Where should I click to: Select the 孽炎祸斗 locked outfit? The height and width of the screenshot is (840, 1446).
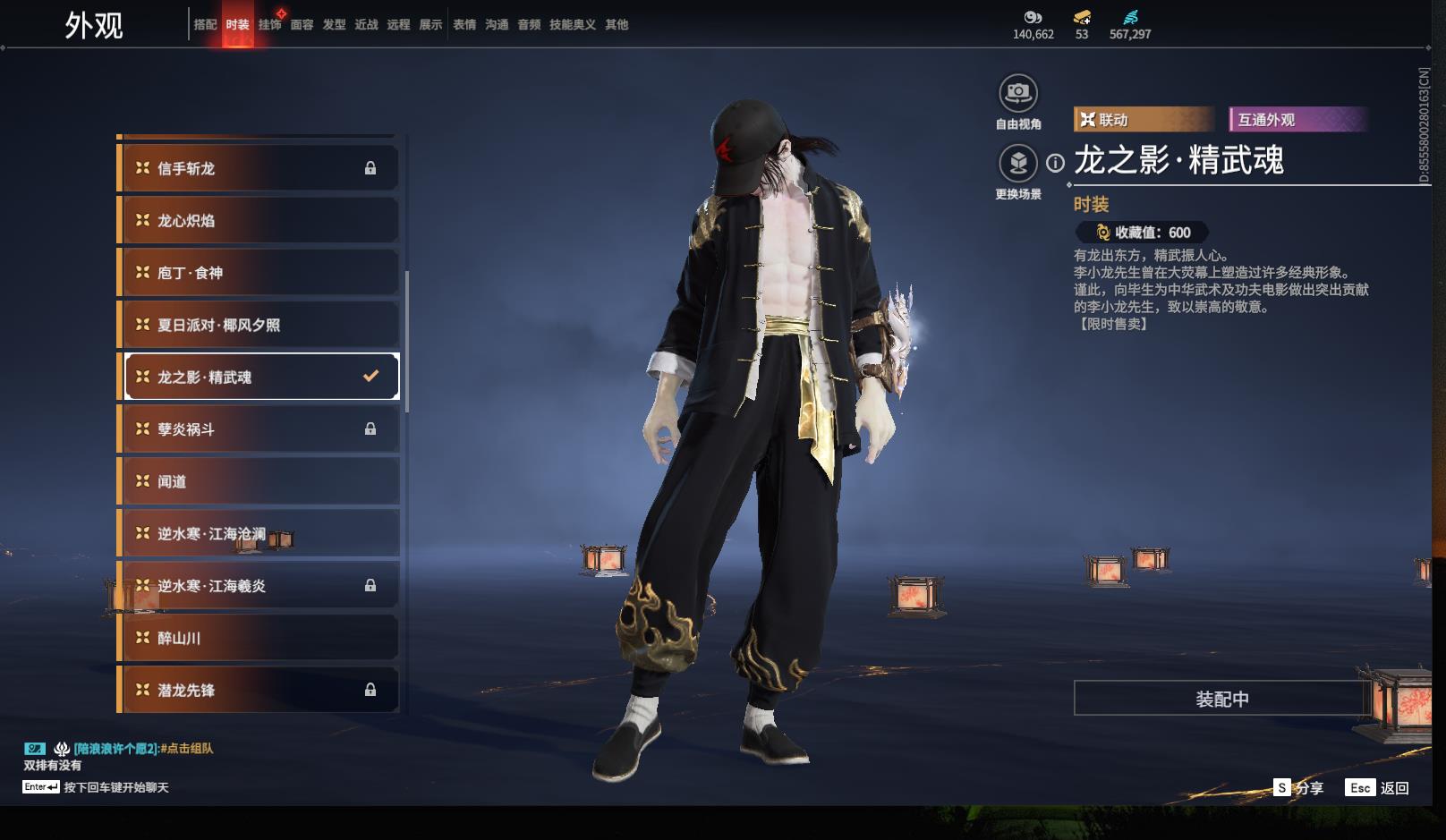pyautogui.click(x=259, y=429)
